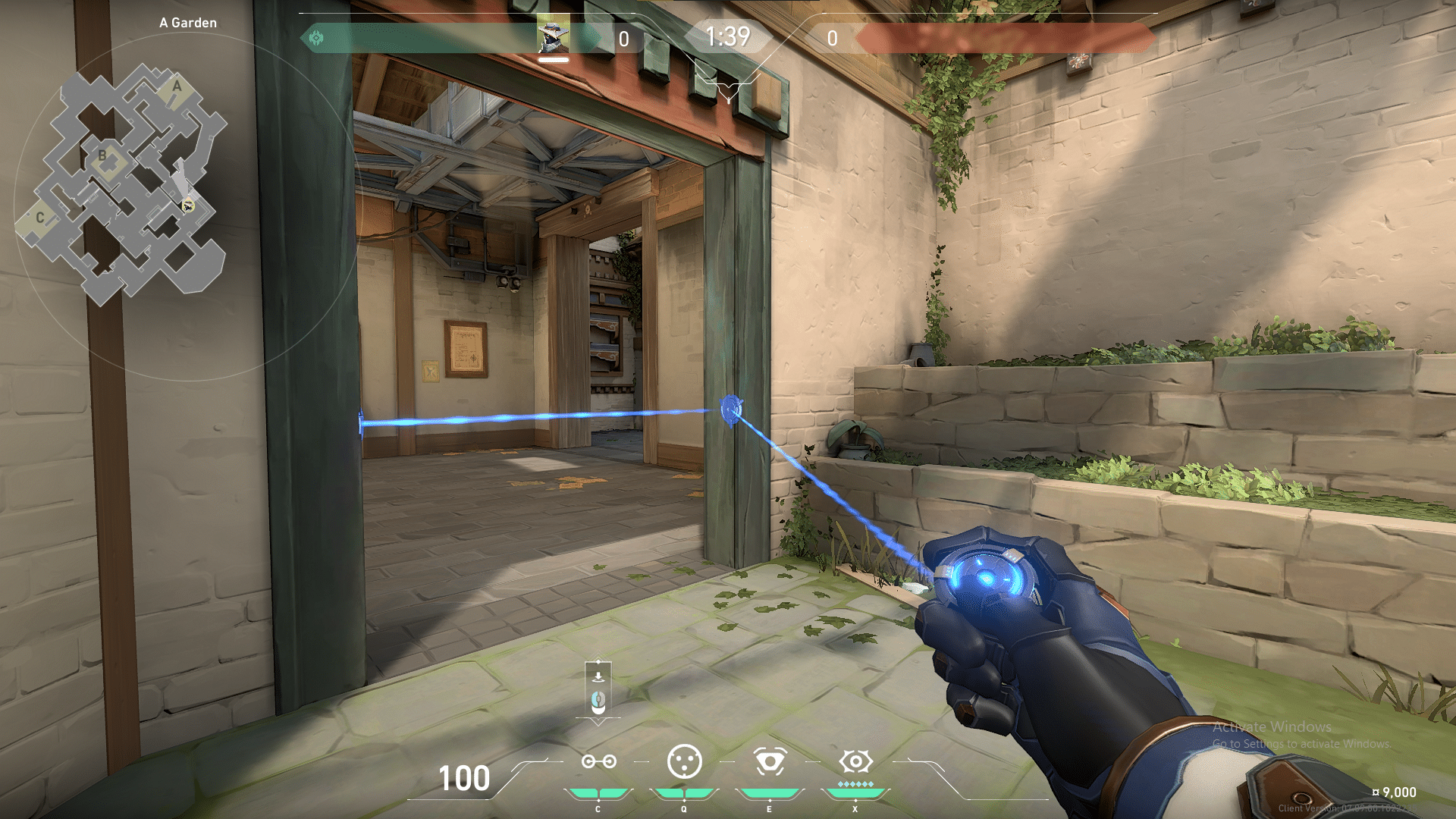Select the B site marker on the minimap
This screenshot has height=819, width=1456.
click(103, 157)
